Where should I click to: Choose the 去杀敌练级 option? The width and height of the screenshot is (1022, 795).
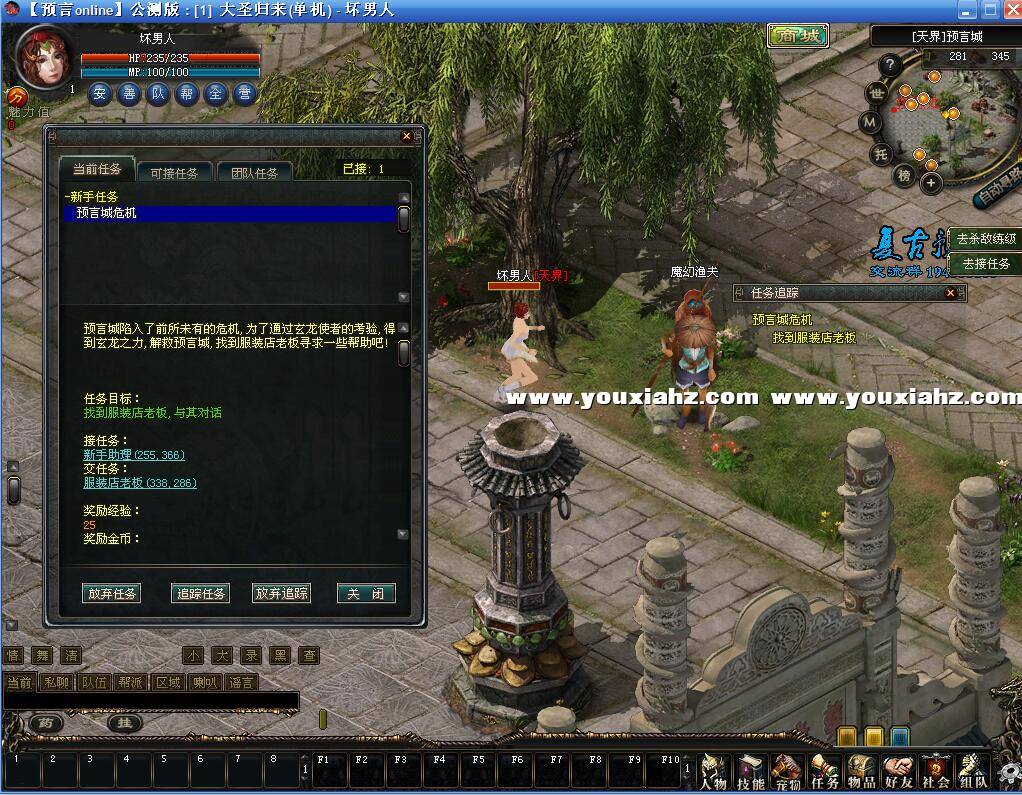pos(985,239)
